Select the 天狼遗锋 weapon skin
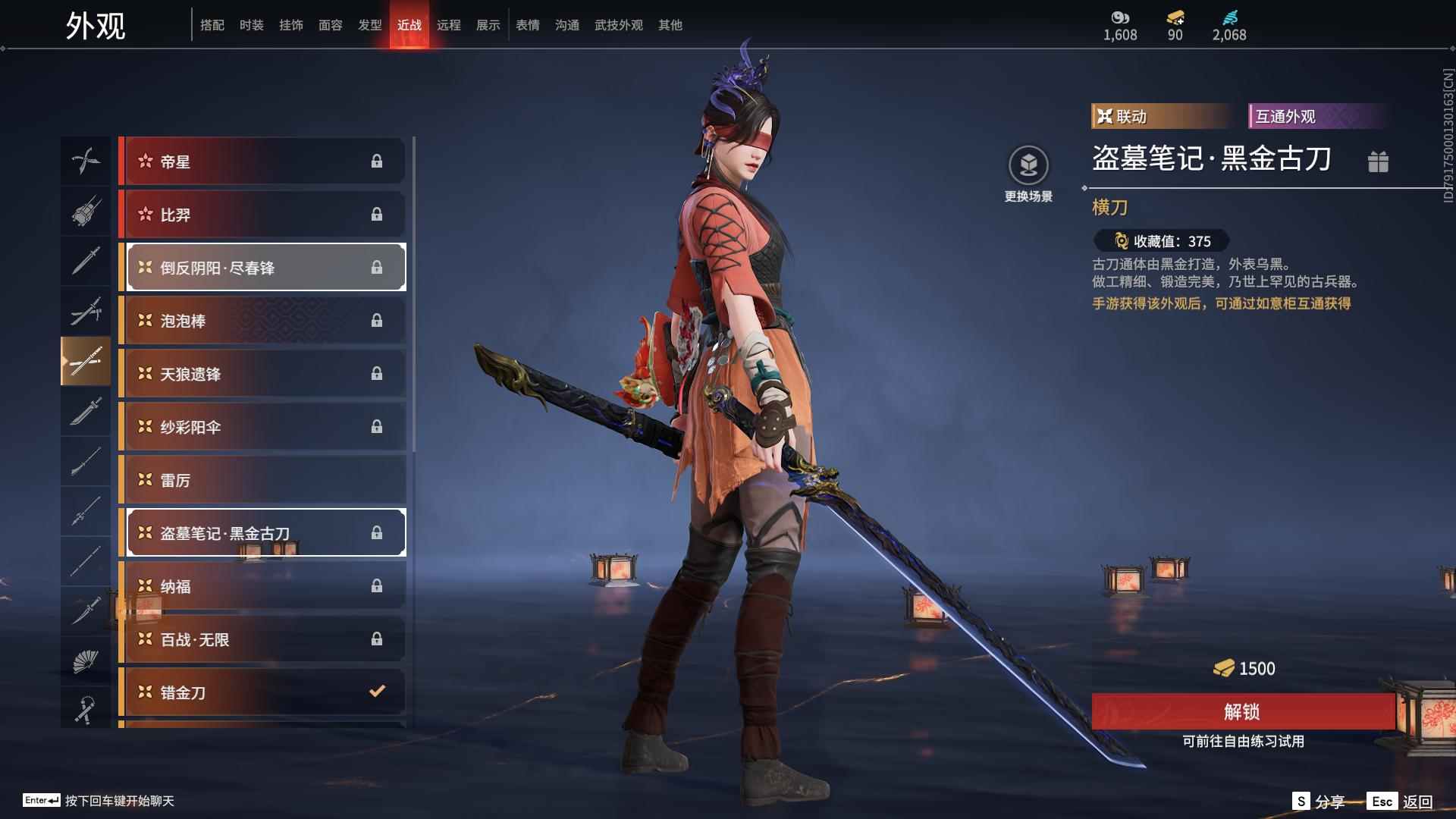 point(263,374)
